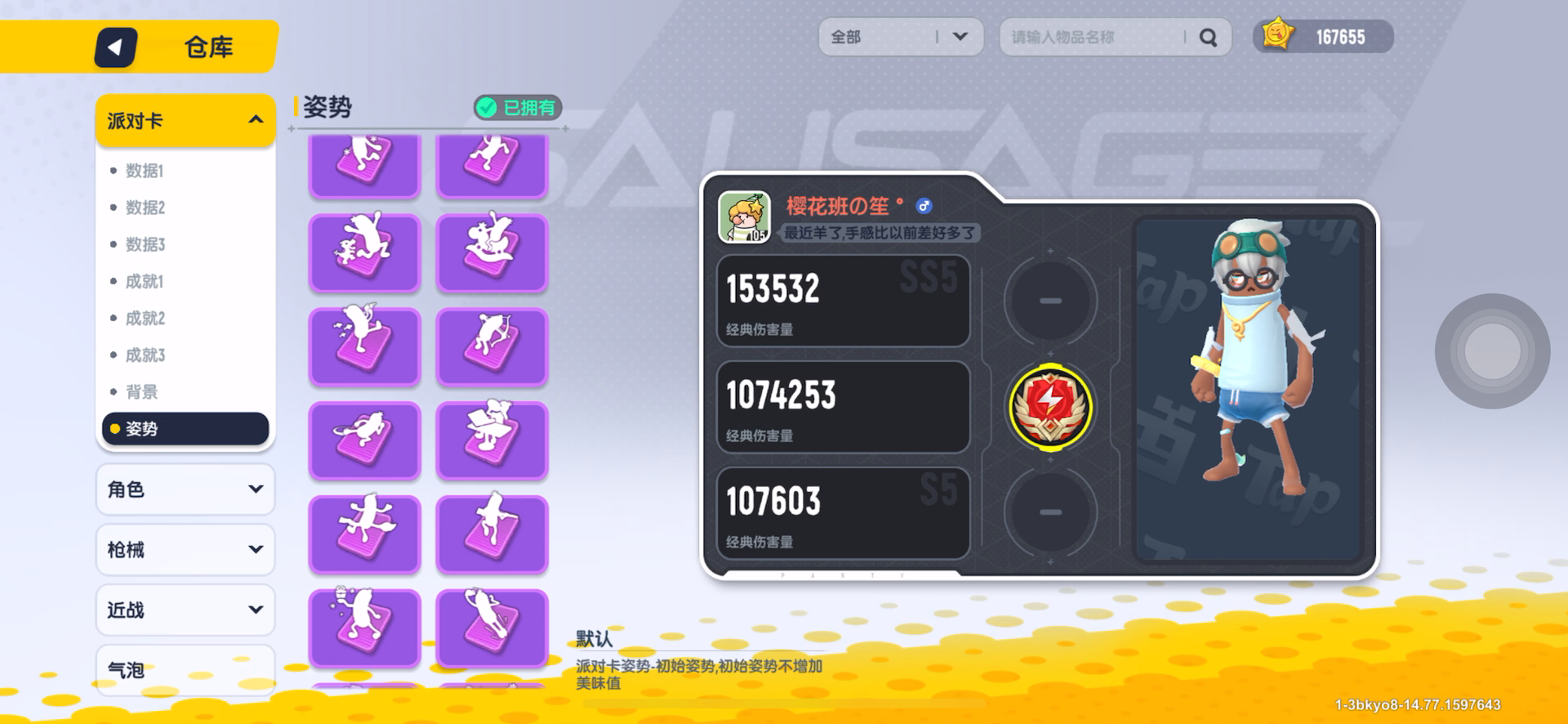
Task: Click the 气泡 category button
Action: click(185, 669)
